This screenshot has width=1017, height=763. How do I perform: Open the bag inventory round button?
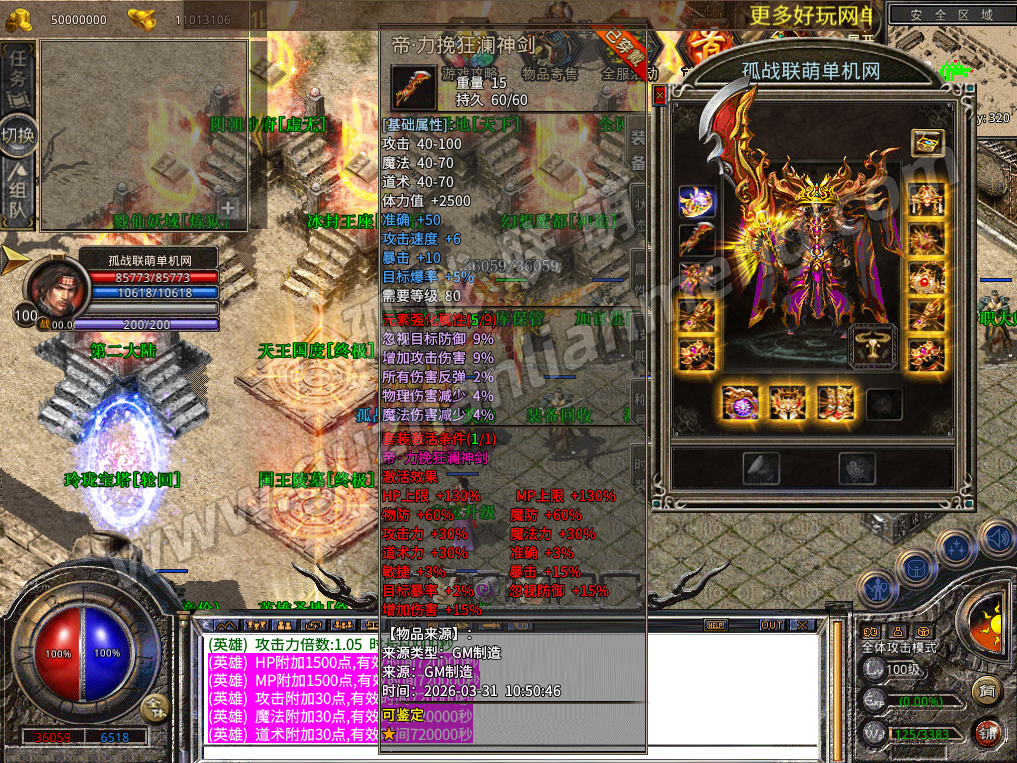915,568
